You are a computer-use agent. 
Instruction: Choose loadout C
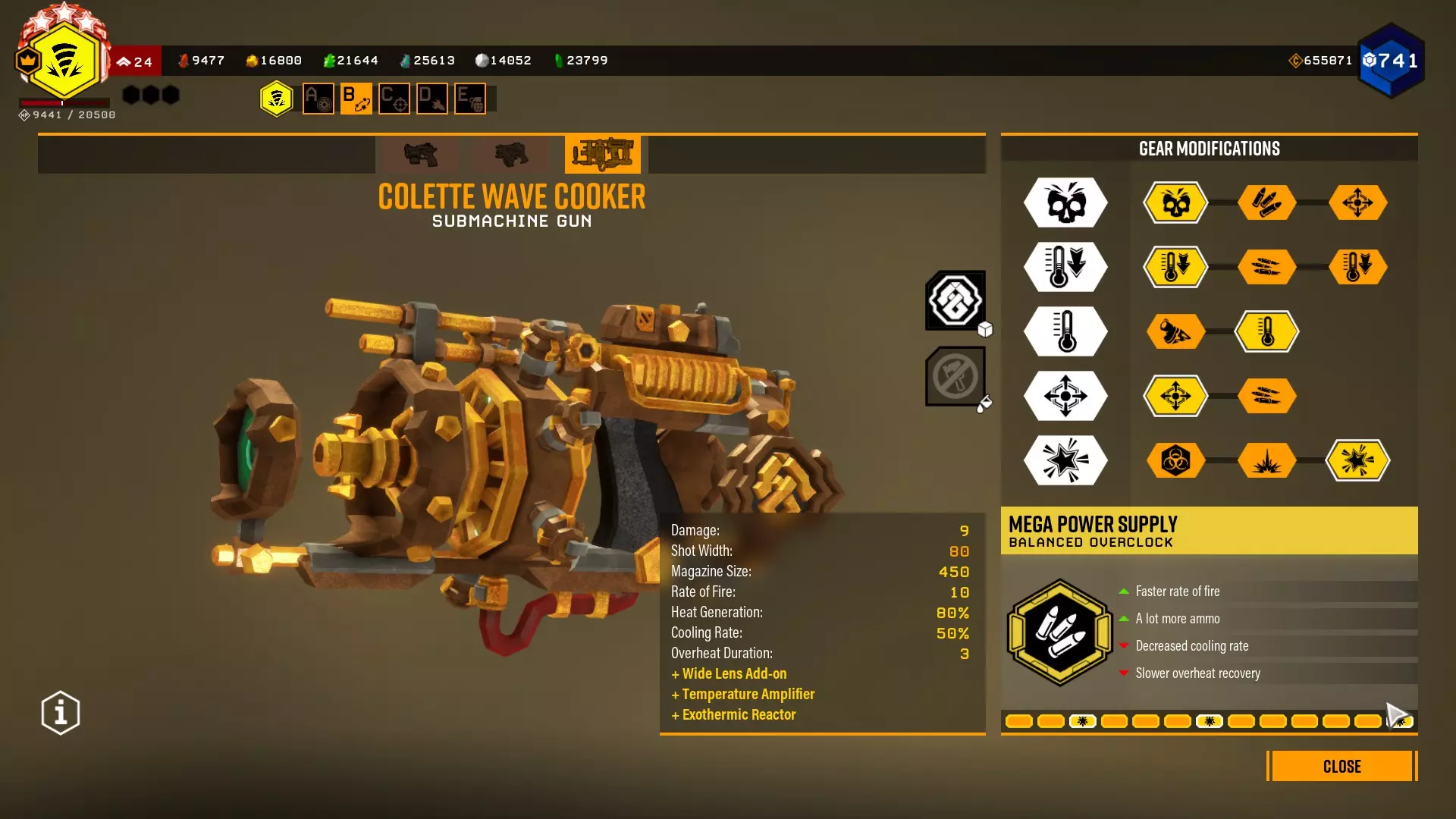[394, 99]
